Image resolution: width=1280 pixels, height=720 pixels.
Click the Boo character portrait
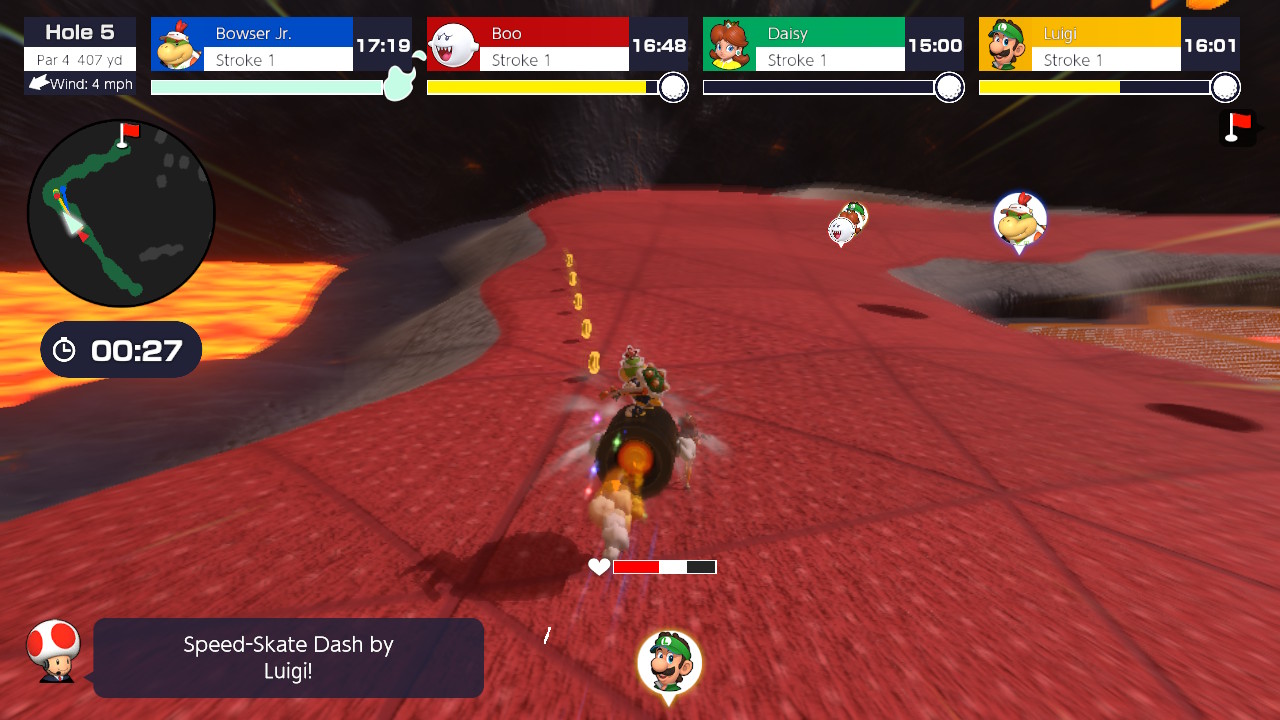(x=451, y=44)
